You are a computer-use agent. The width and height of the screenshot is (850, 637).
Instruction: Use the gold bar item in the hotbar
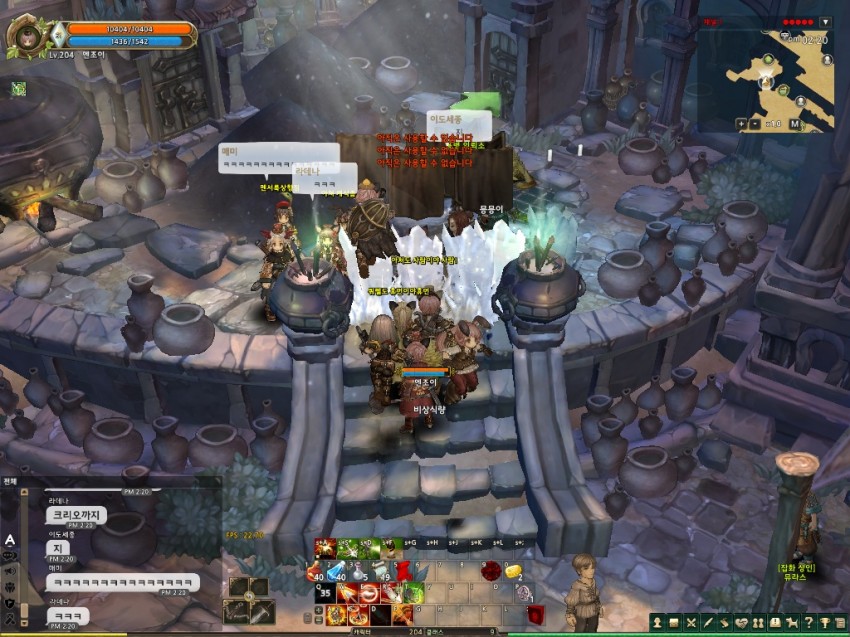pos(515,570)
